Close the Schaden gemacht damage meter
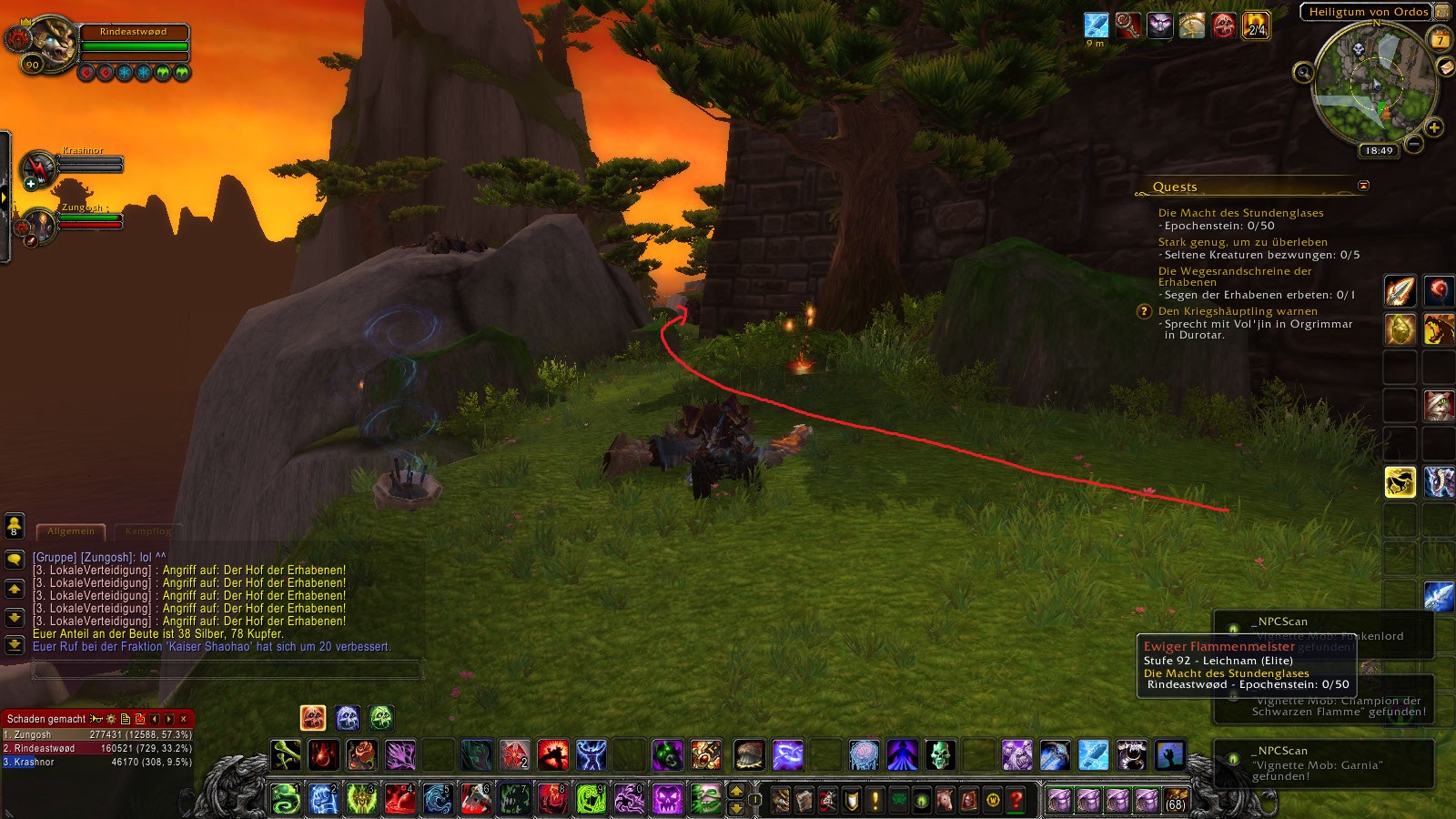Screen dimensions: 1456x819 (x=184, y=719)
